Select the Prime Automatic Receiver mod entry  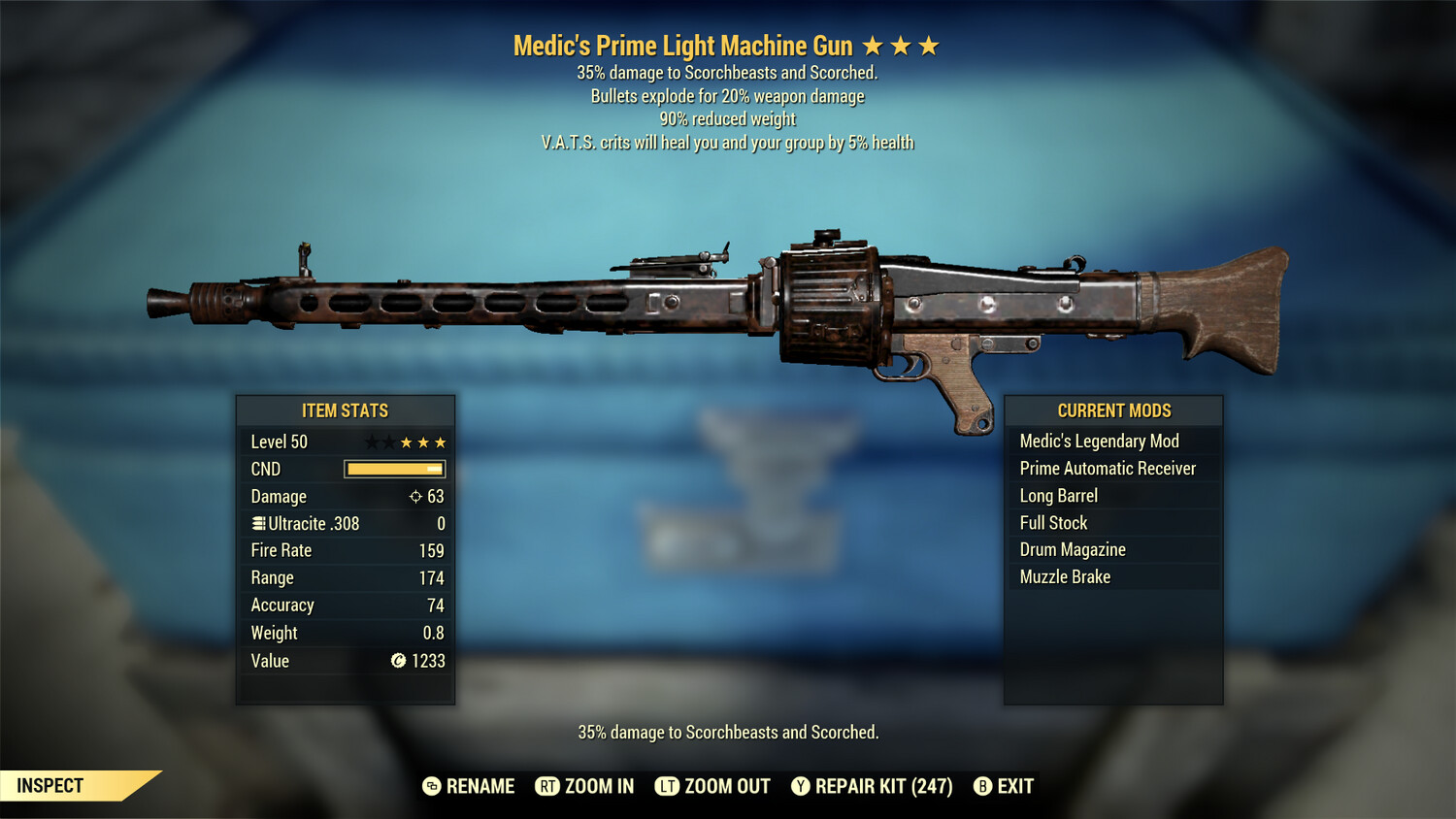click(x=1107, y=468)
